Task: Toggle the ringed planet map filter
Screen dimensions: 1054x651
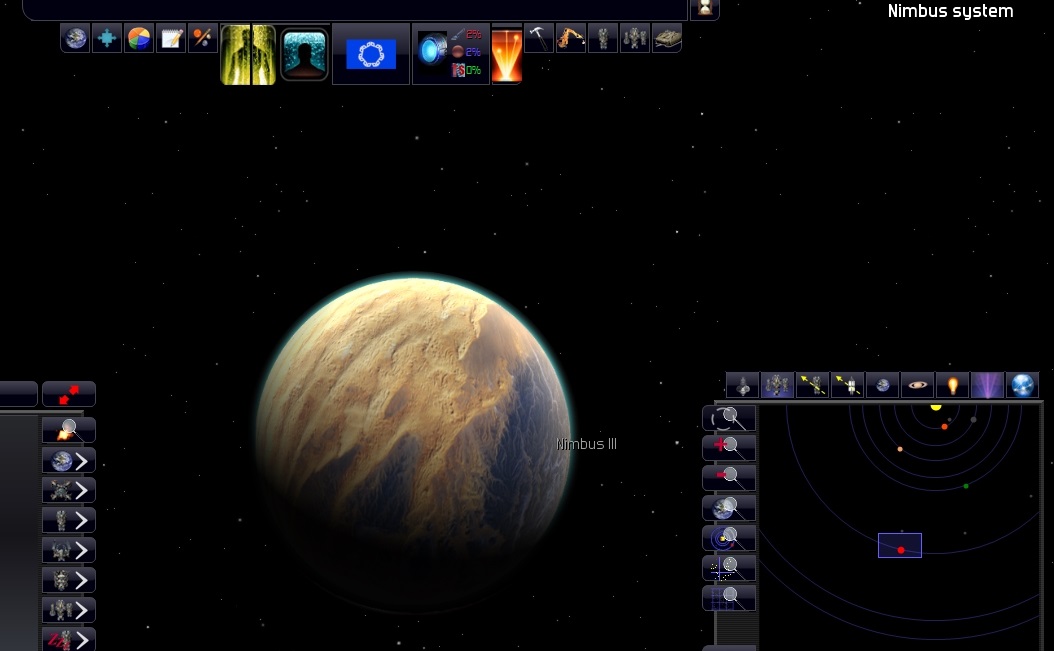Action: [917, 385]
